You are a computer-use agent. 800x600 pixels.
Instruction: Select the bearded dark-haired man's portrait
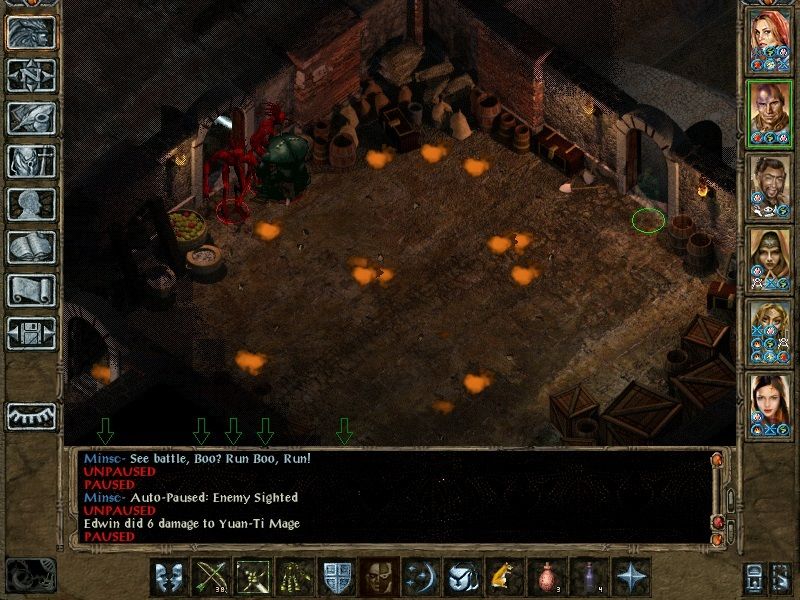point(769,186)
